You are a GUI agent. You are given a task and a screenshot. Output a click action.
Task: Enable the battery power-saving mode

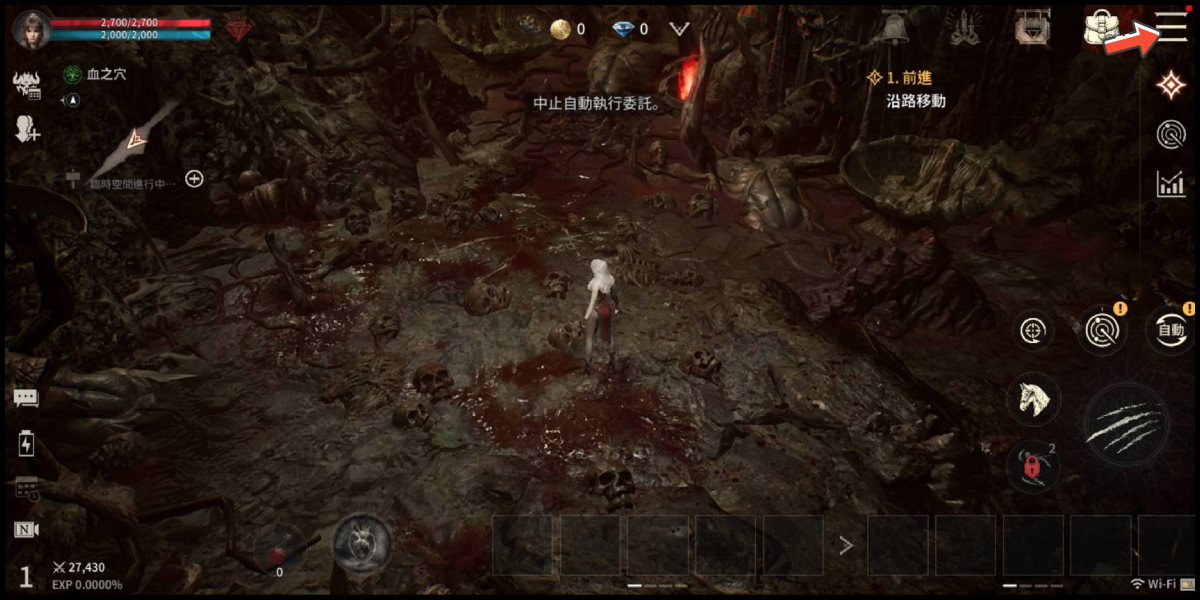point(26,444)
